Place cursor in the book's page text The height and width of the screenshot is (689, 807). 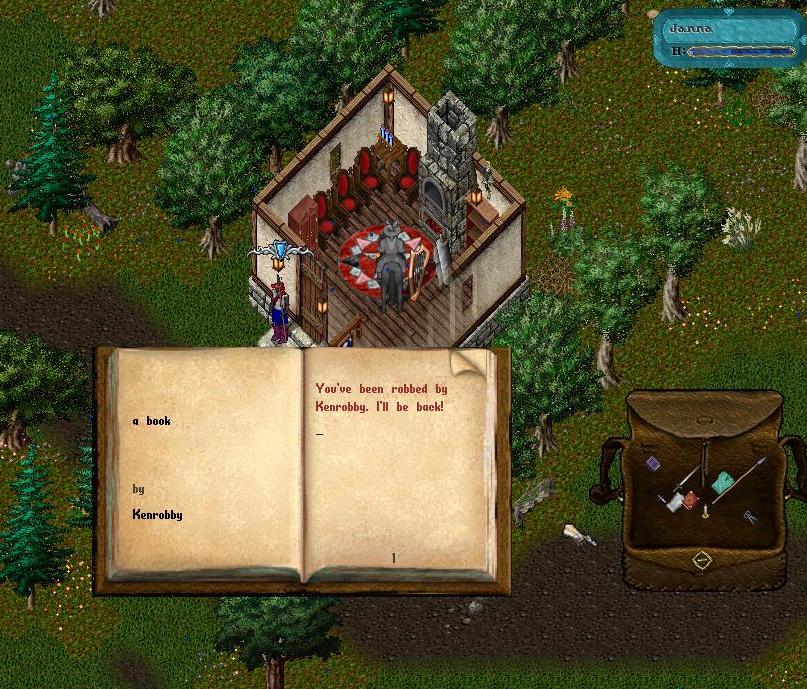(x=381, y=398)
